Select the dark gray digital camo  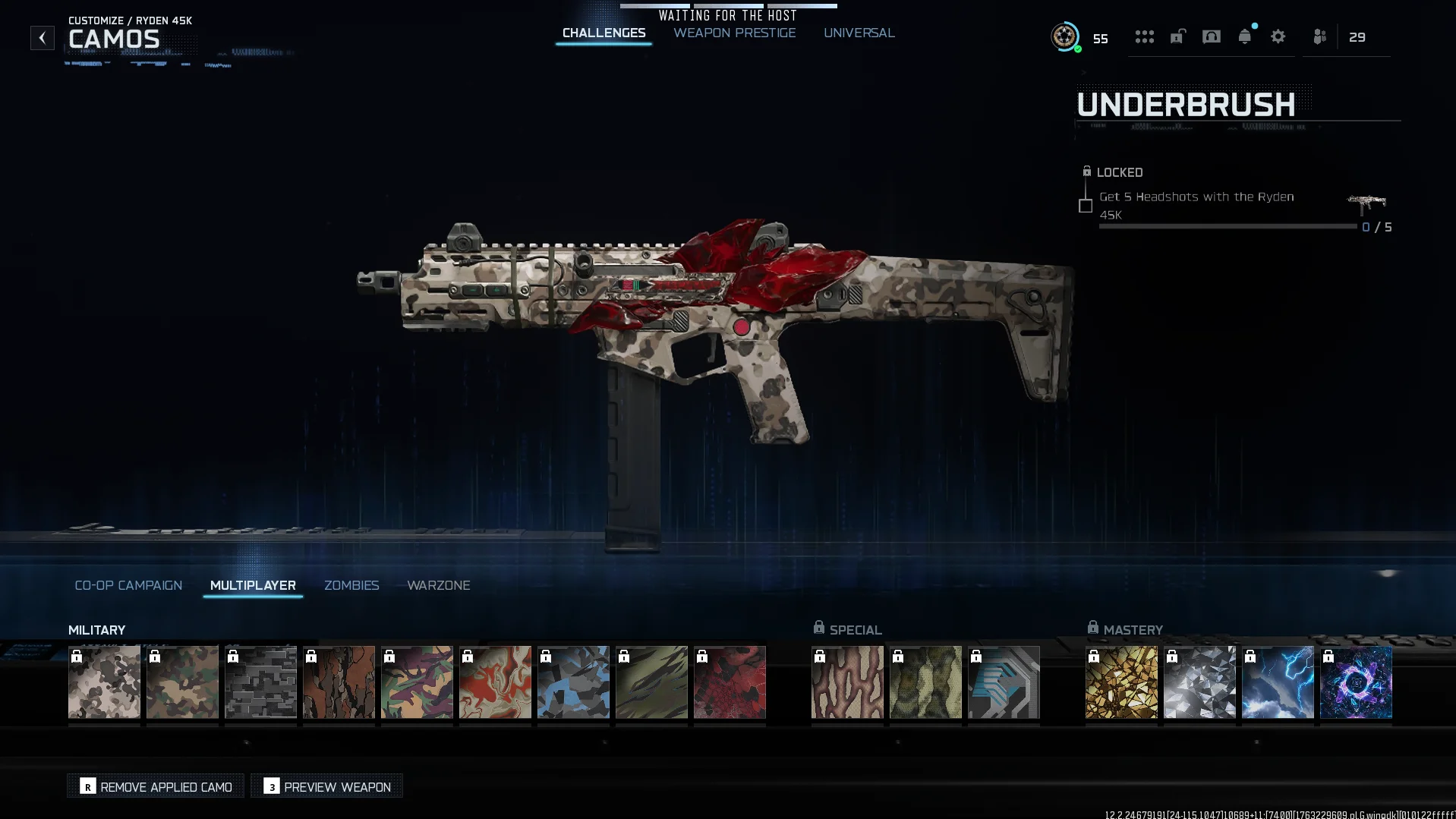coord(260,682)
